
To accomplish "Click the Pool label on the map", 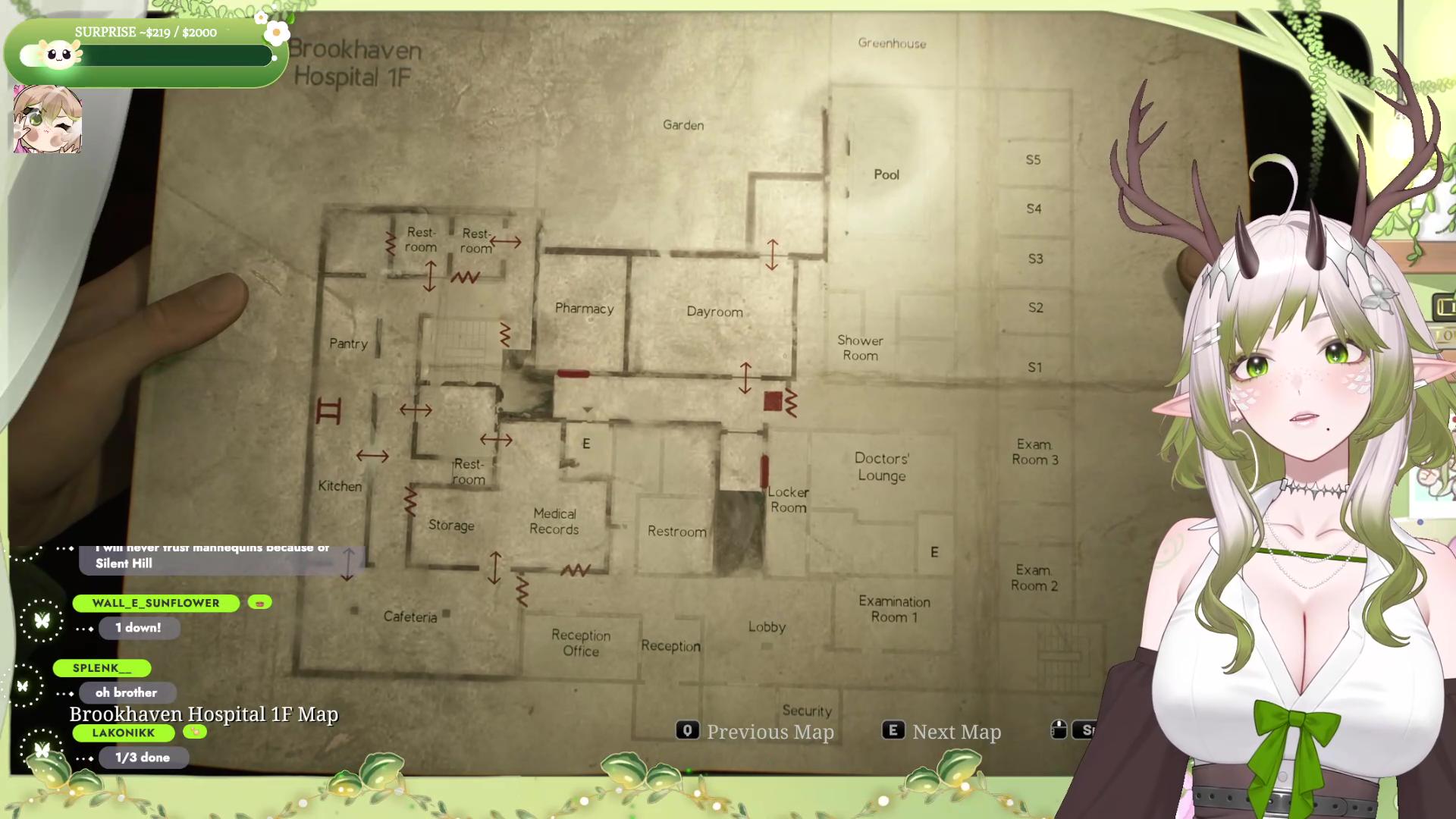I will (x=886, y=174).
